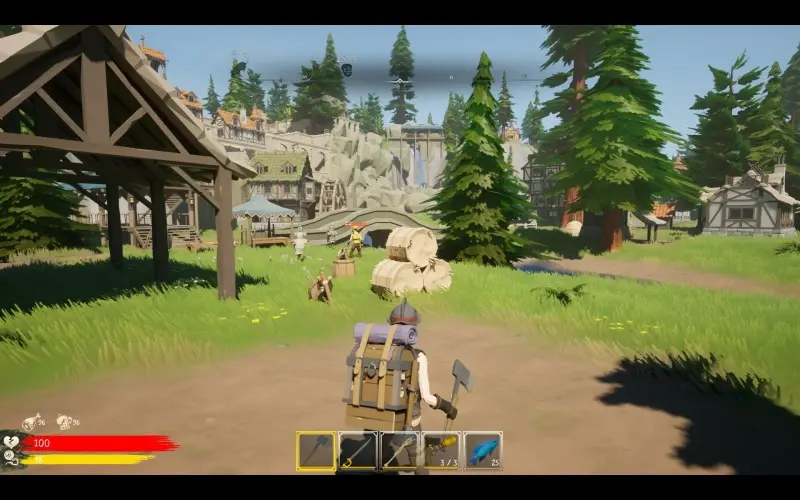The width and height of the screenshot is (800, 500).
Task: Choose the pale pickaxe hotbar slot
Action: click(x=400, y=451)
